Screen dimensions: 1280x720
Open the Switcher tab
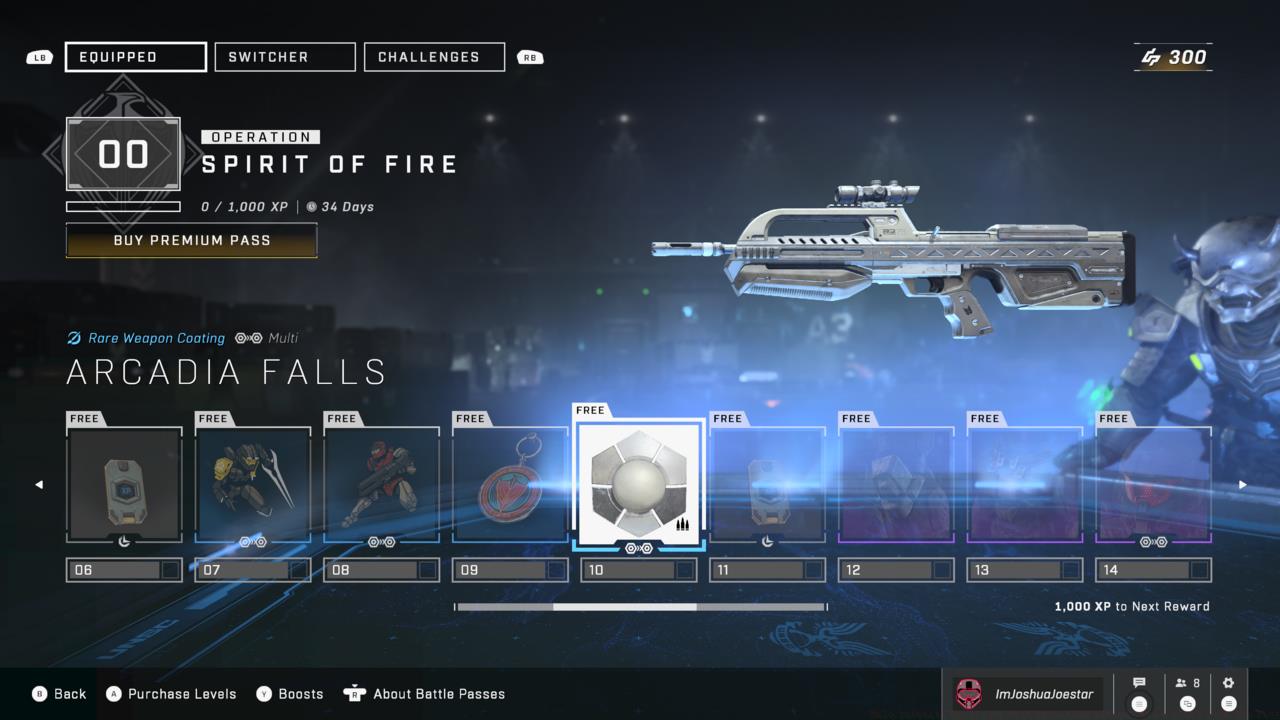(285, 57)
